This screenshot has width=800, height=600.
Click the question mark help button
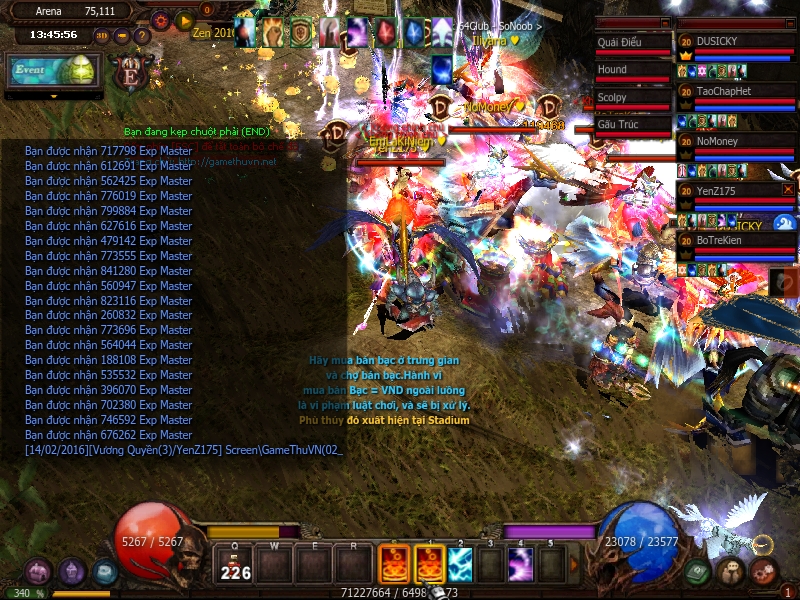click(x=142, y=36)
